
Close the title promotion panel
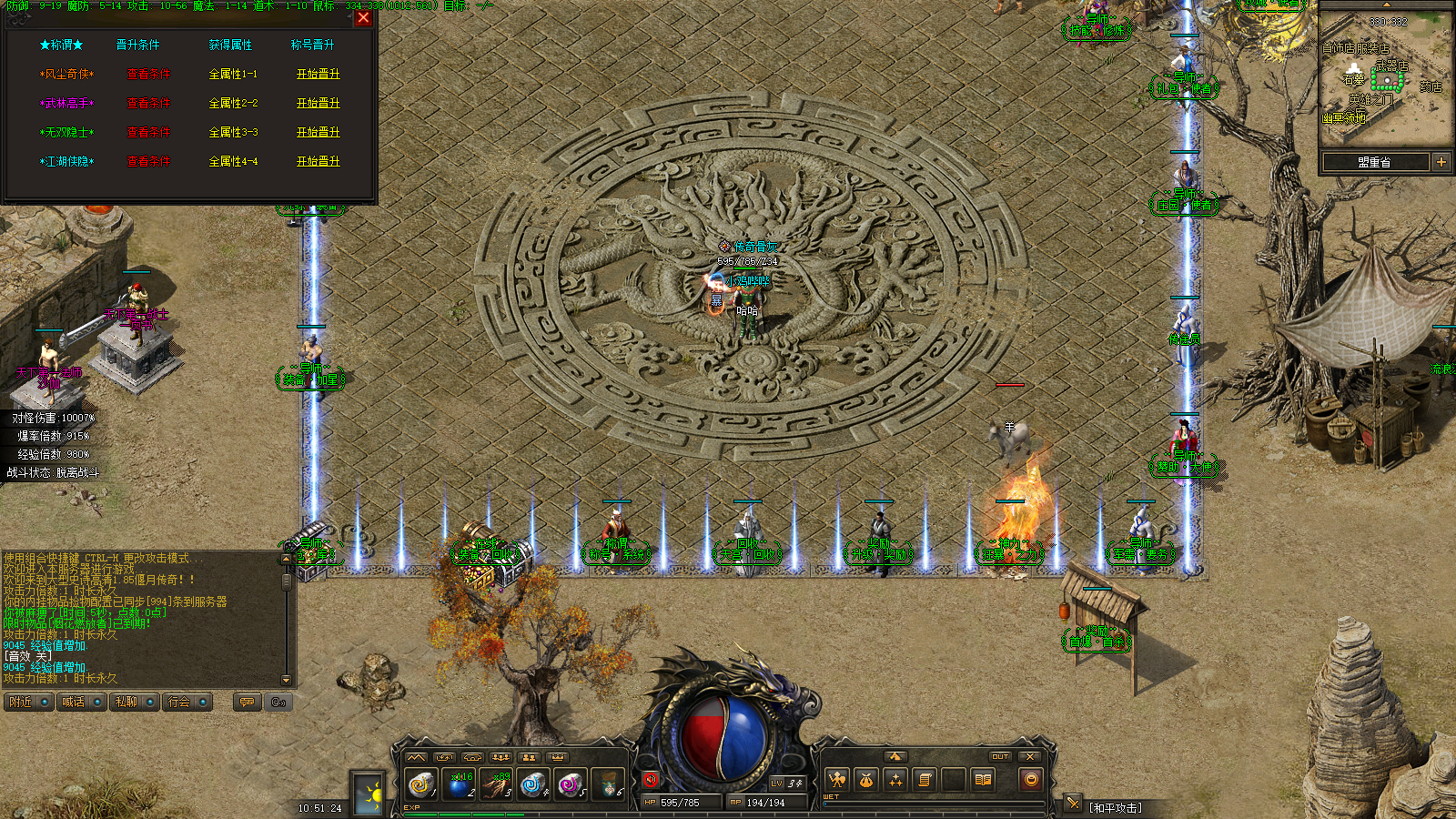pos(363,17)
